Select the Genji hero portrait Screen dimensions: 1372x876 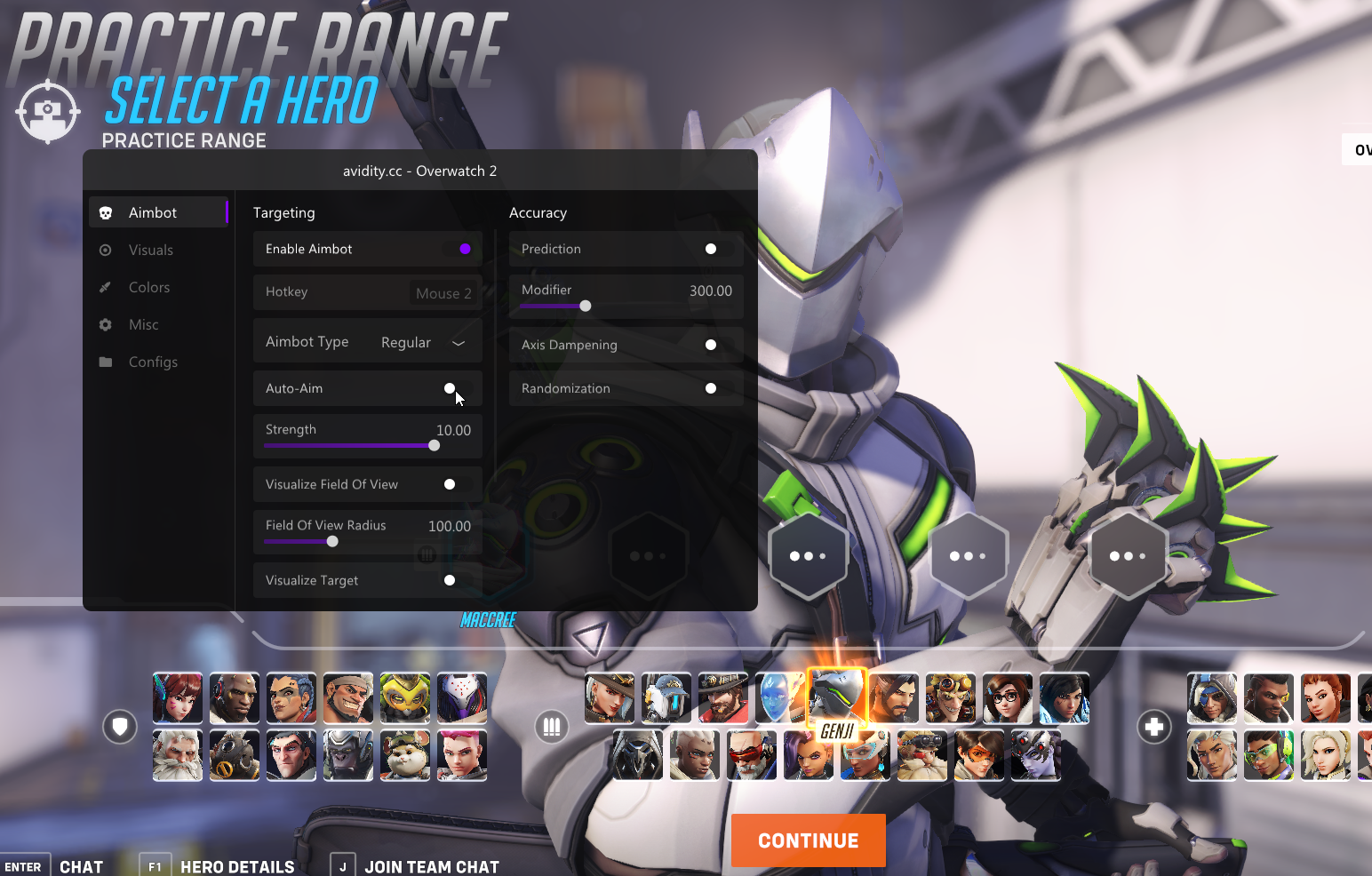coord(836,697)
